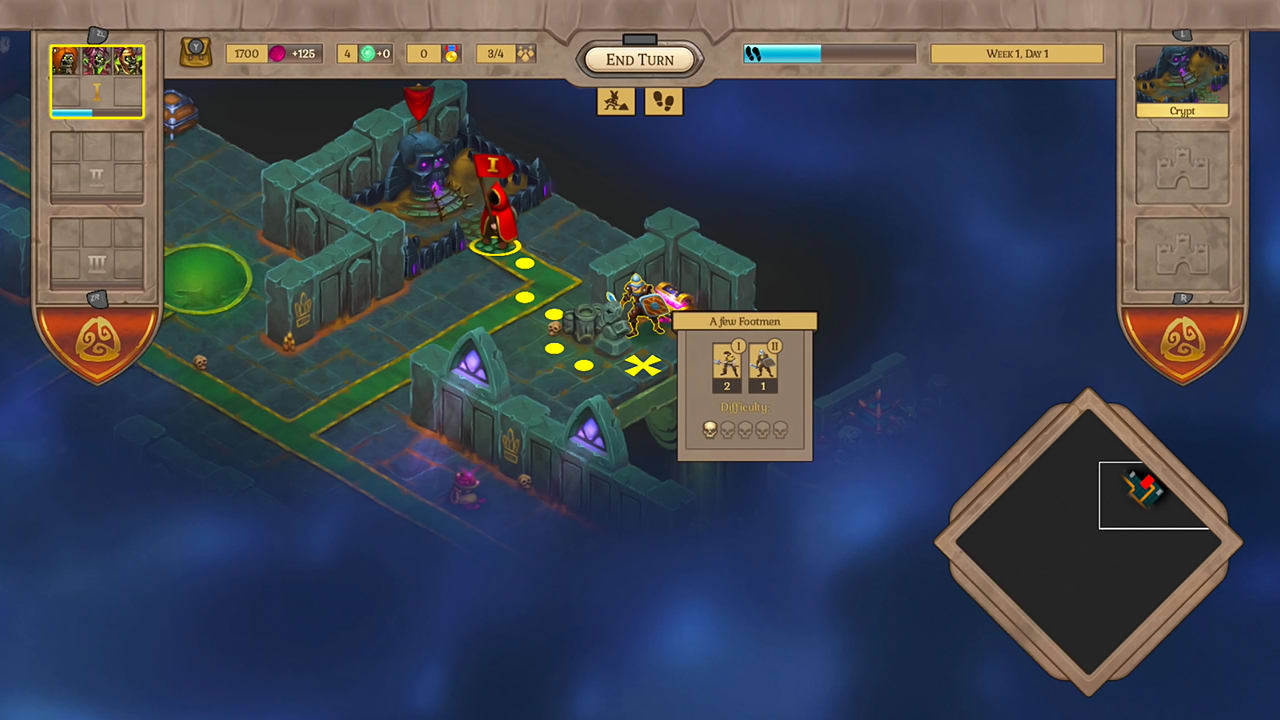Expand the L shoulder tab above Crypt panel
The height and width of the screenshot is (720, 1280).
tap(1182, 33)
